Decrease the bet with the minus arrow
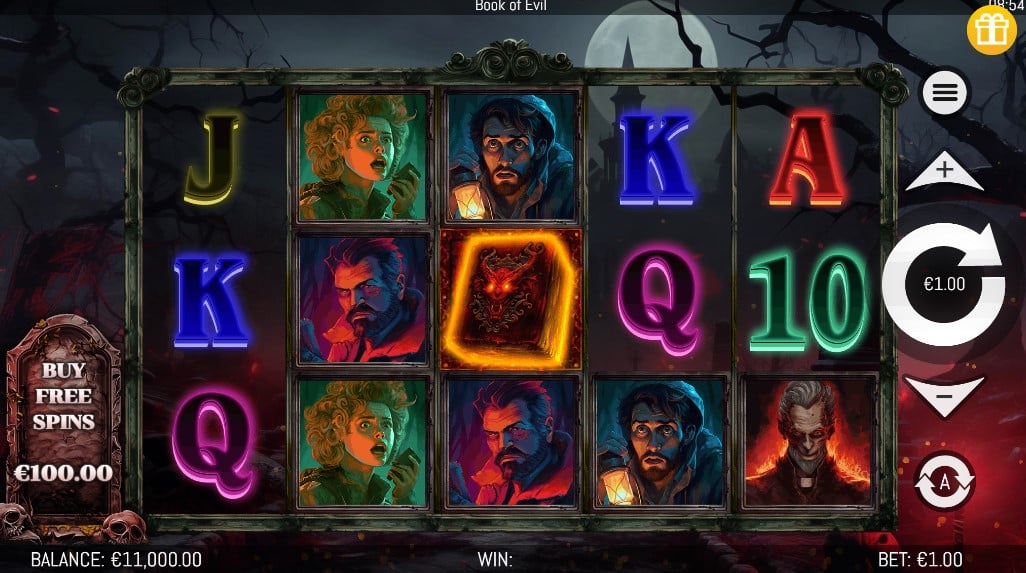 point(944,395)
